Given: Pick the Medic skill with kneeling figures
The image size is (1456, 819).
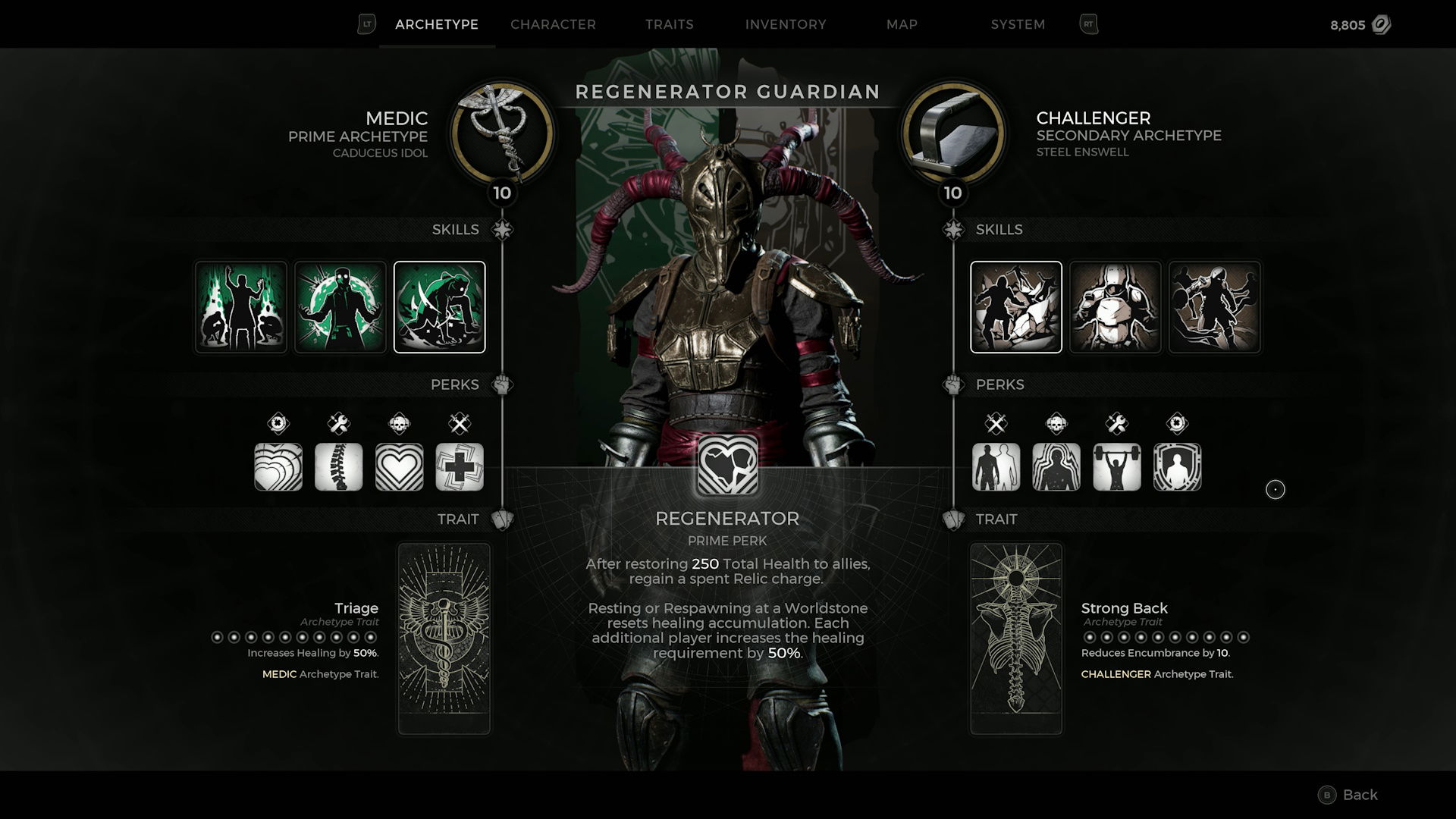Looking at the screenshot, I should pyautogui.click(x=241, y=307).
